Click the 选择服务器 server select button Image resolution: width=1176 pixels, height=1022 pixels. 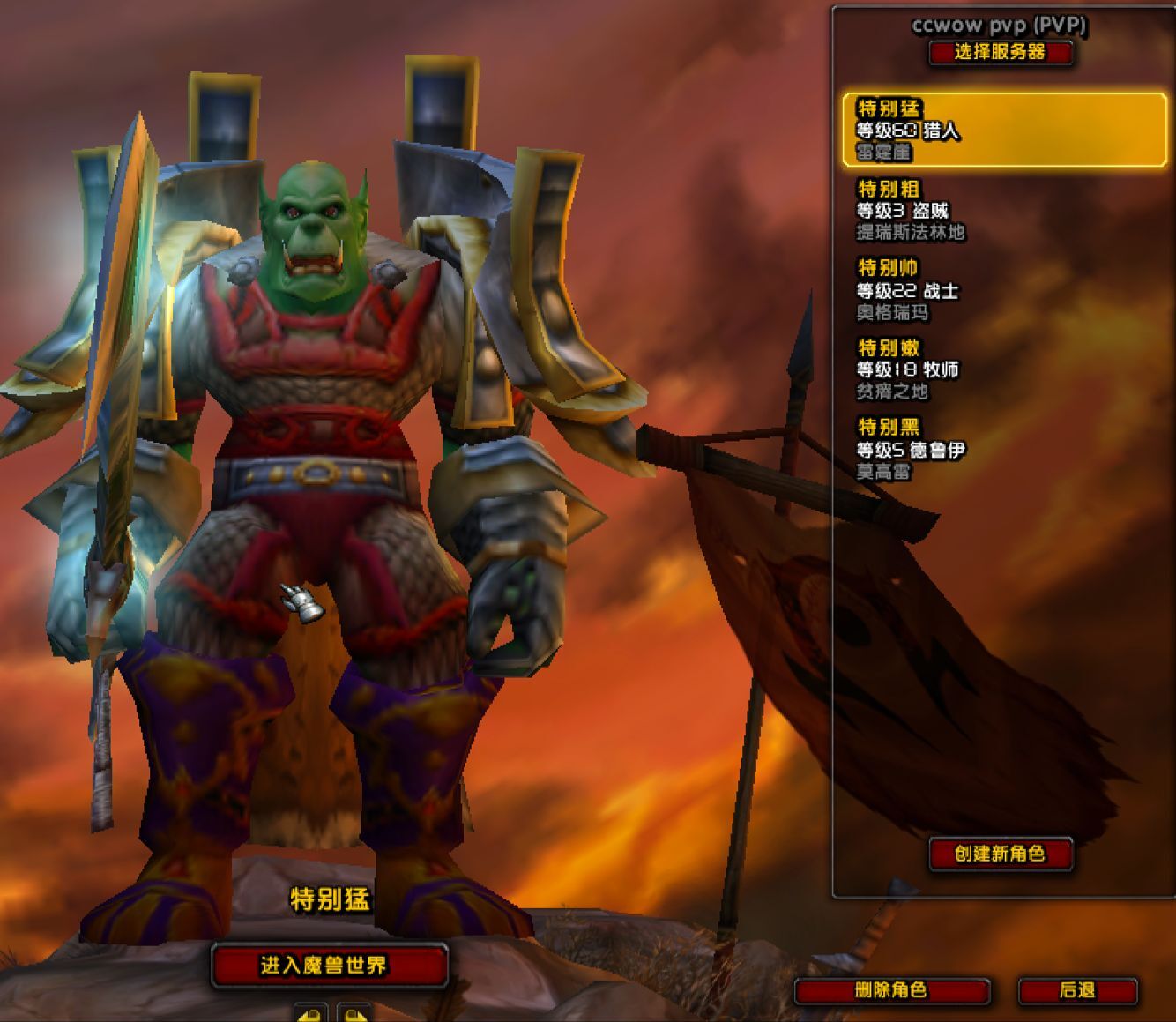1000,52
